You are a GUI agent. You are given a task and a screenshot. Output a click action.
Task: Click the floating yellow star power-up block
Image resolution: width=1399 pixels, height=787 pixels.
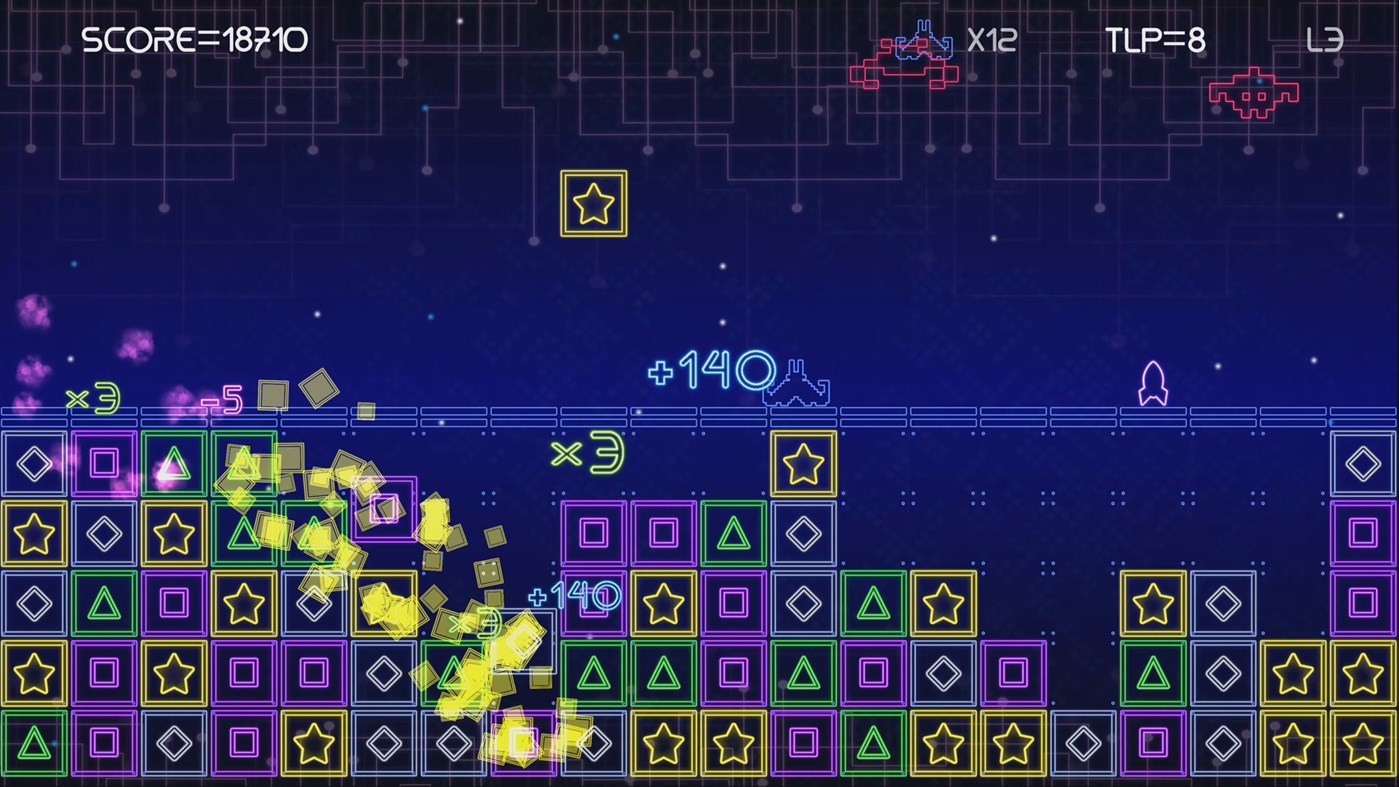tap(594, 203)
